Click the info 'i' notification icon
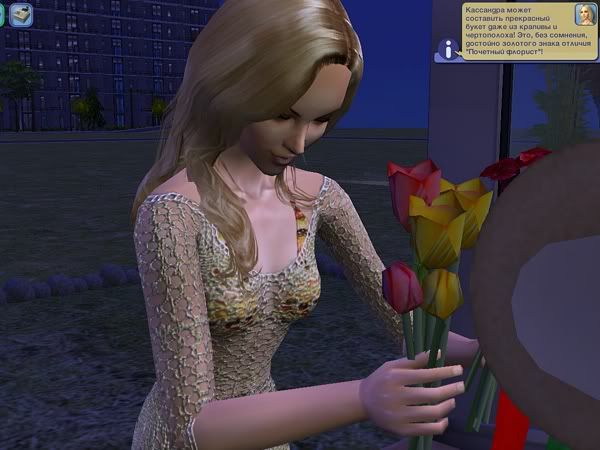The width and height of the screenshot is (600, 450). point(447,49)
